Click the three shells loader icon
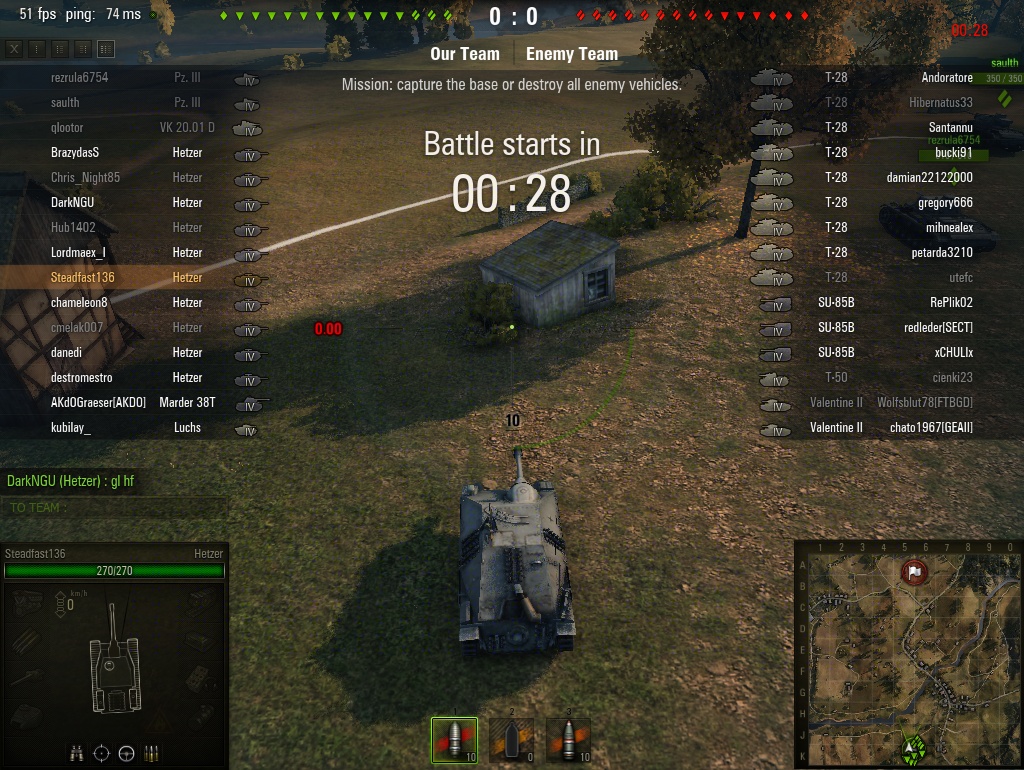The height and width of the screenshot is (770, 1024). pos(151,753)
